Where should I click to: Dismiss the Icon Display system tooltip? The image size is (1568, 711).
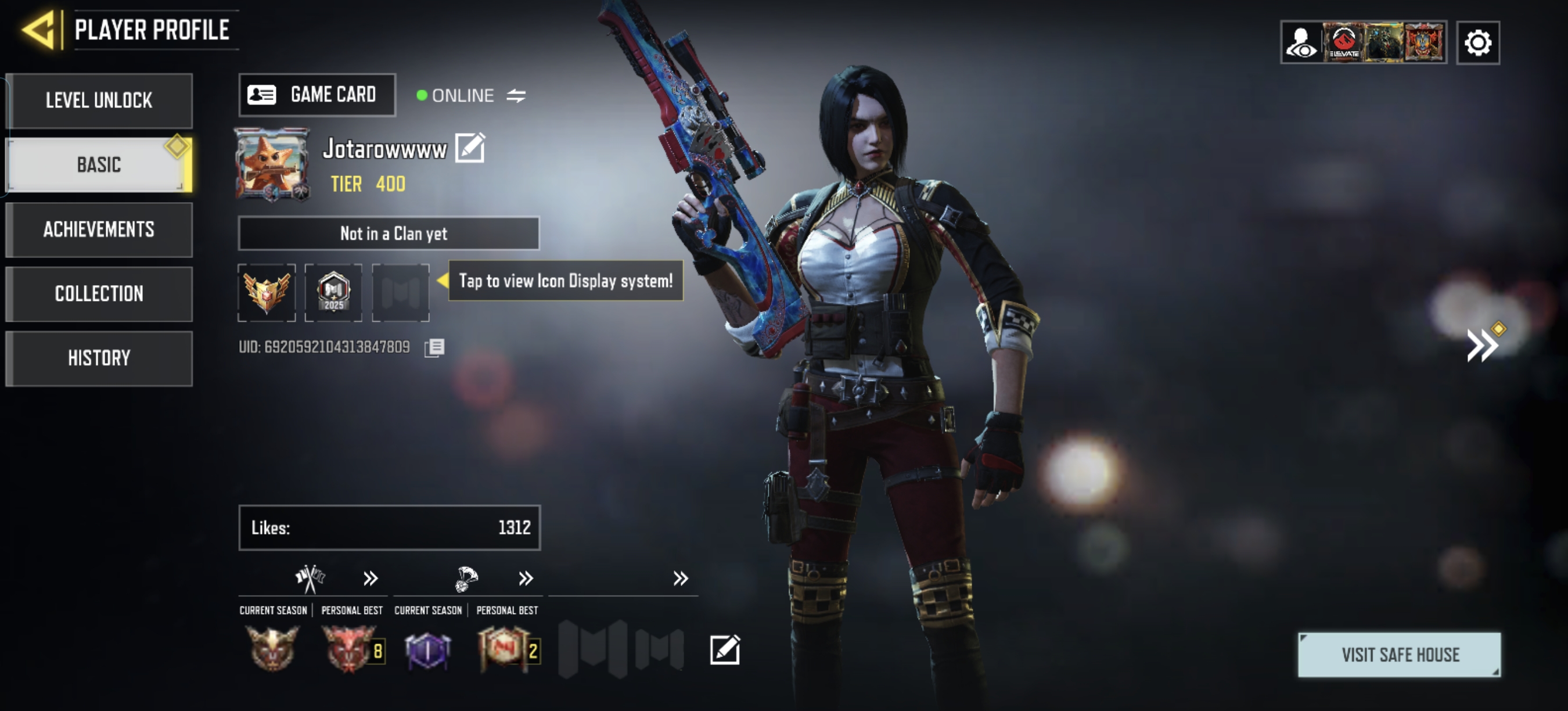[565, 281]
